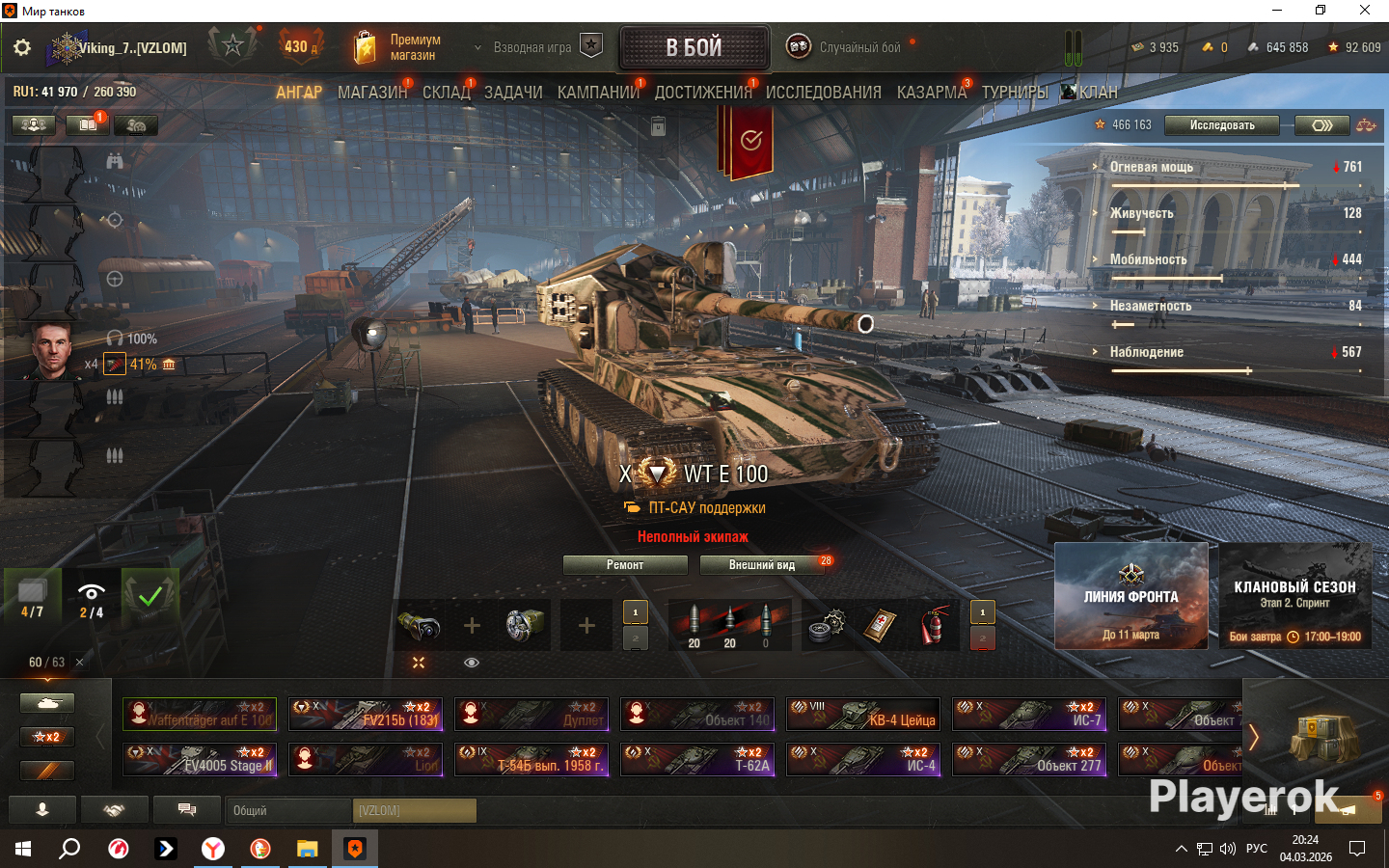Screen dimensions: 1389x868
Task: Open the КАЗАРМА barracks tab
Action: pyautogui.click(x=931, y=93)
